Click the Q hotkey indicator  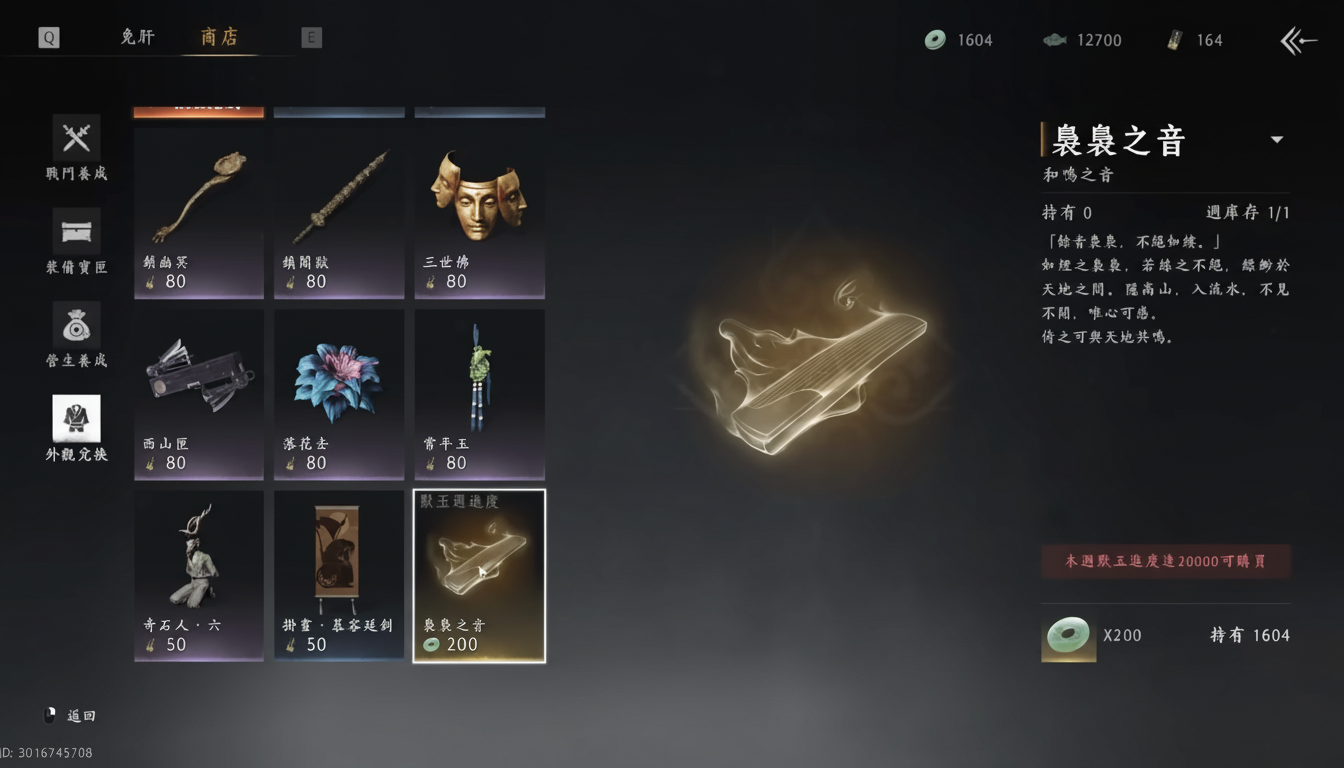[x=46, y=37]
